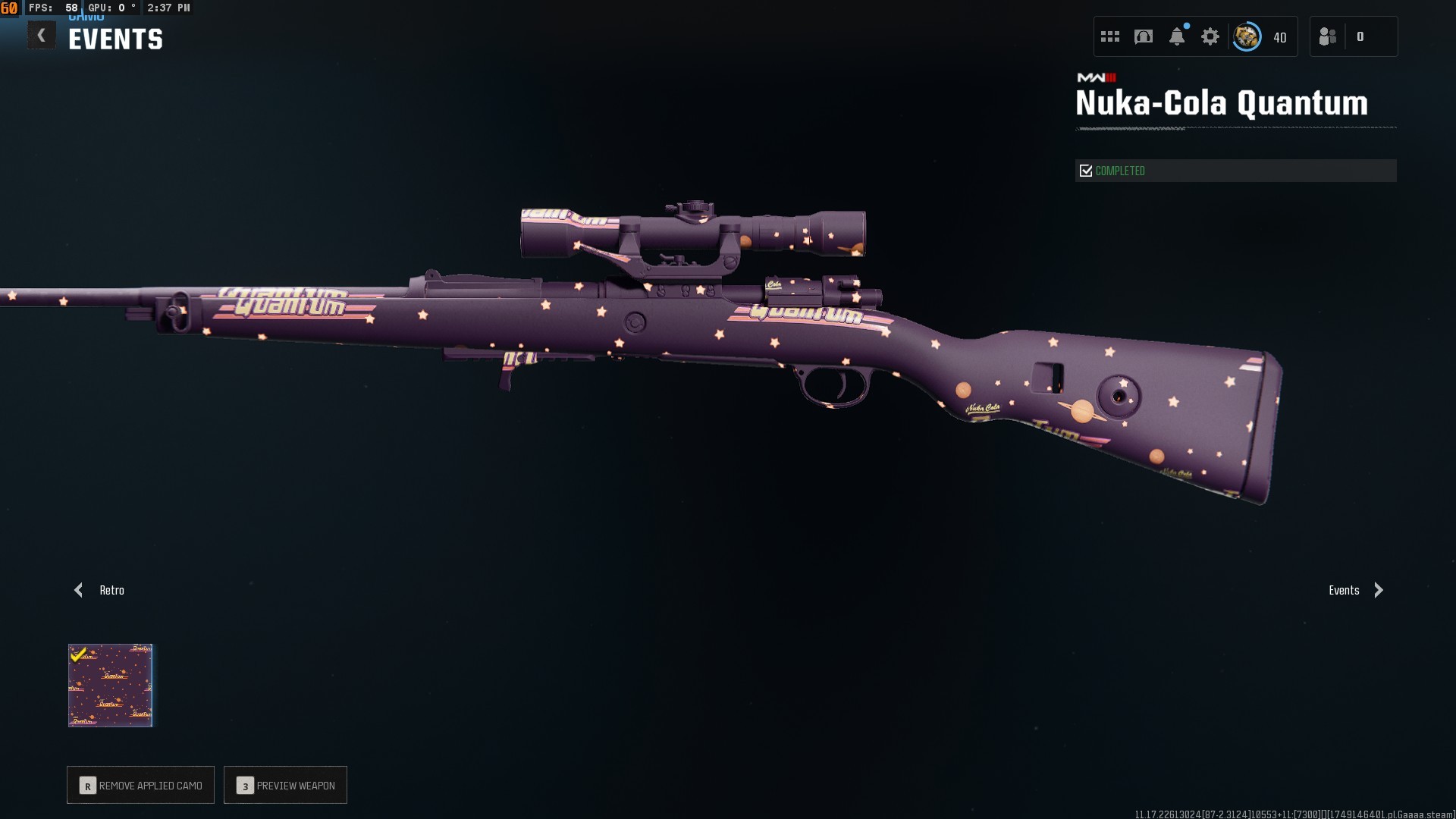This screenshot has width=1456, height=819.
Task: Remove the applied camo
Action: (x=141, y=785)
